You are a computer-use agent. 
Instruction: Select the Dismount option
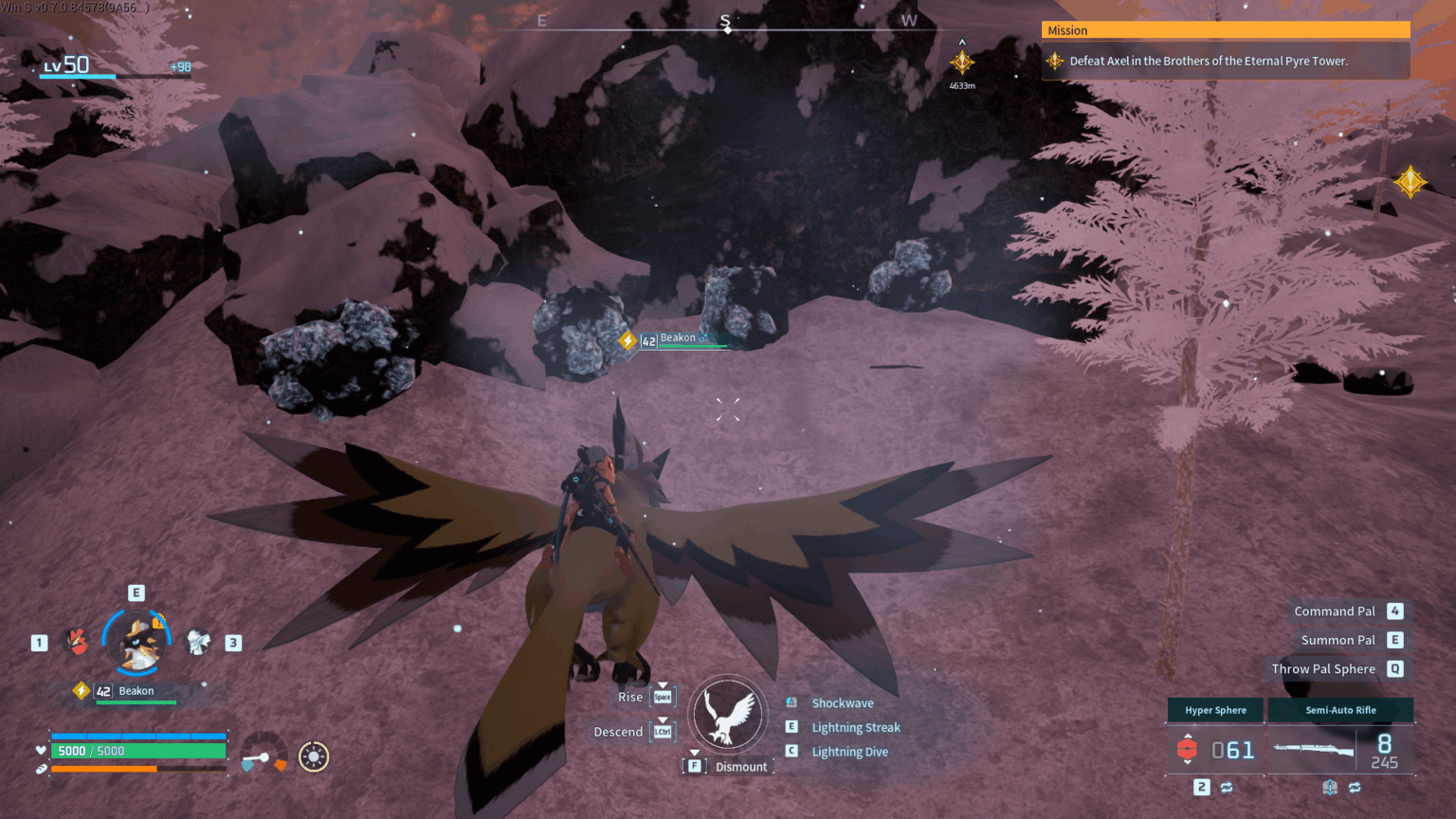click(740, 767)
